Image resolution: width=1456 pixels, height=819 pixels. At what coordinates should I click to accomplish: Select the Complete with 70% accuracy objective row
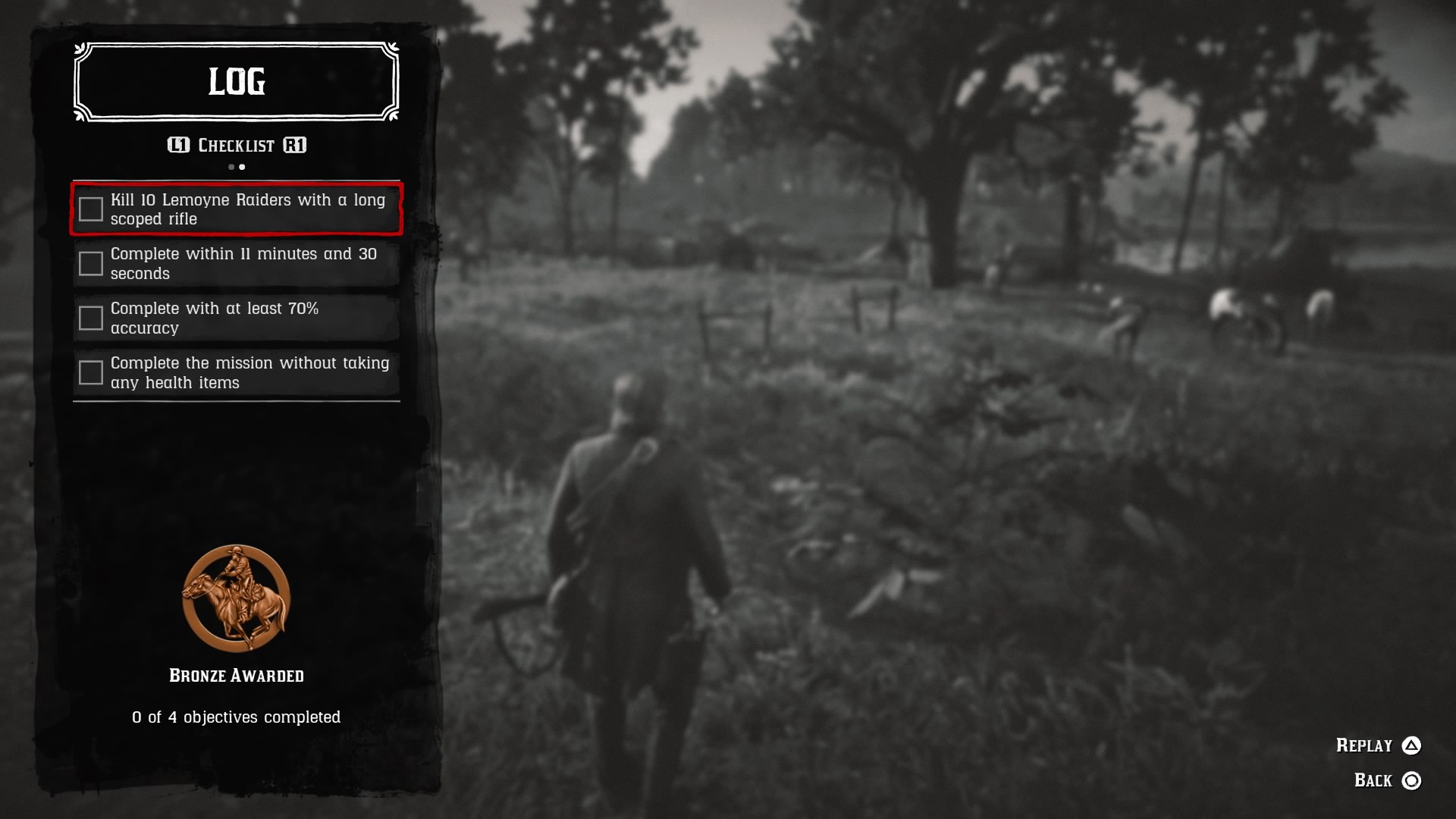(235, 318)
